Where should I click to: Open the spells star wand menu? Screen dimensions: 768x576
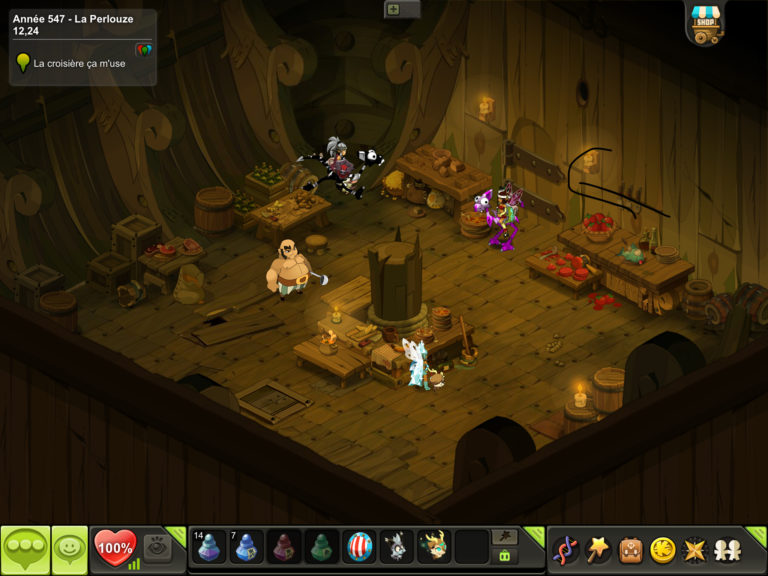click(x=598, y=549)
